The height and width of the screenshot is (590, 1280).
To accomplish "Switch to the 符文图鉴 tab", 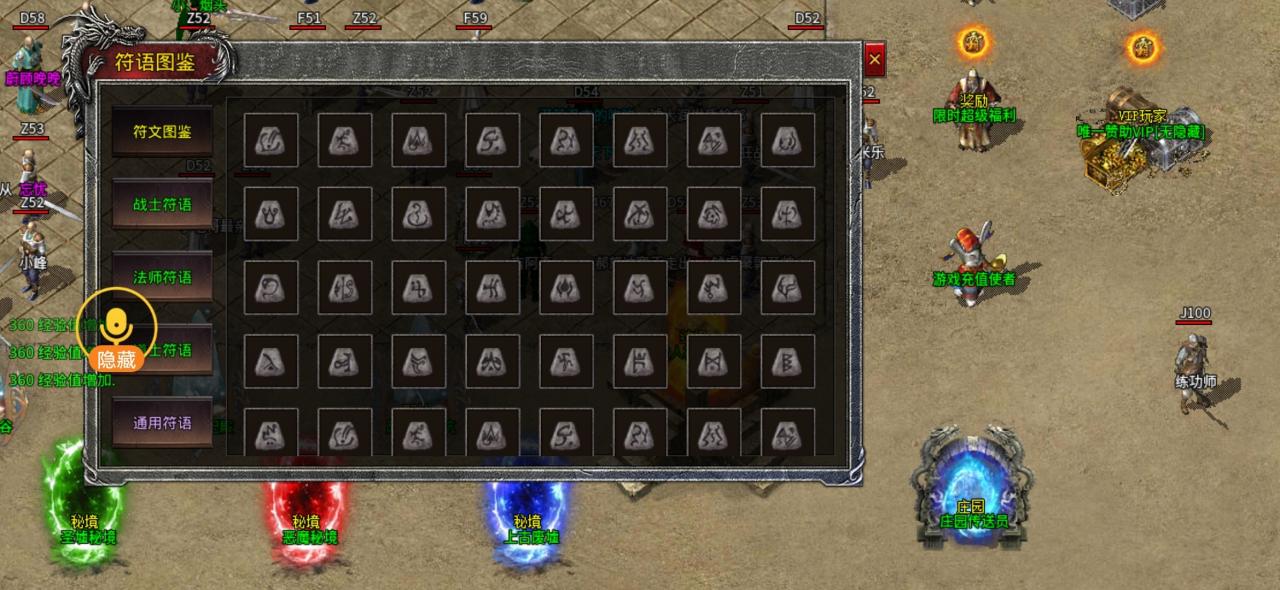I will click(162, 132).
